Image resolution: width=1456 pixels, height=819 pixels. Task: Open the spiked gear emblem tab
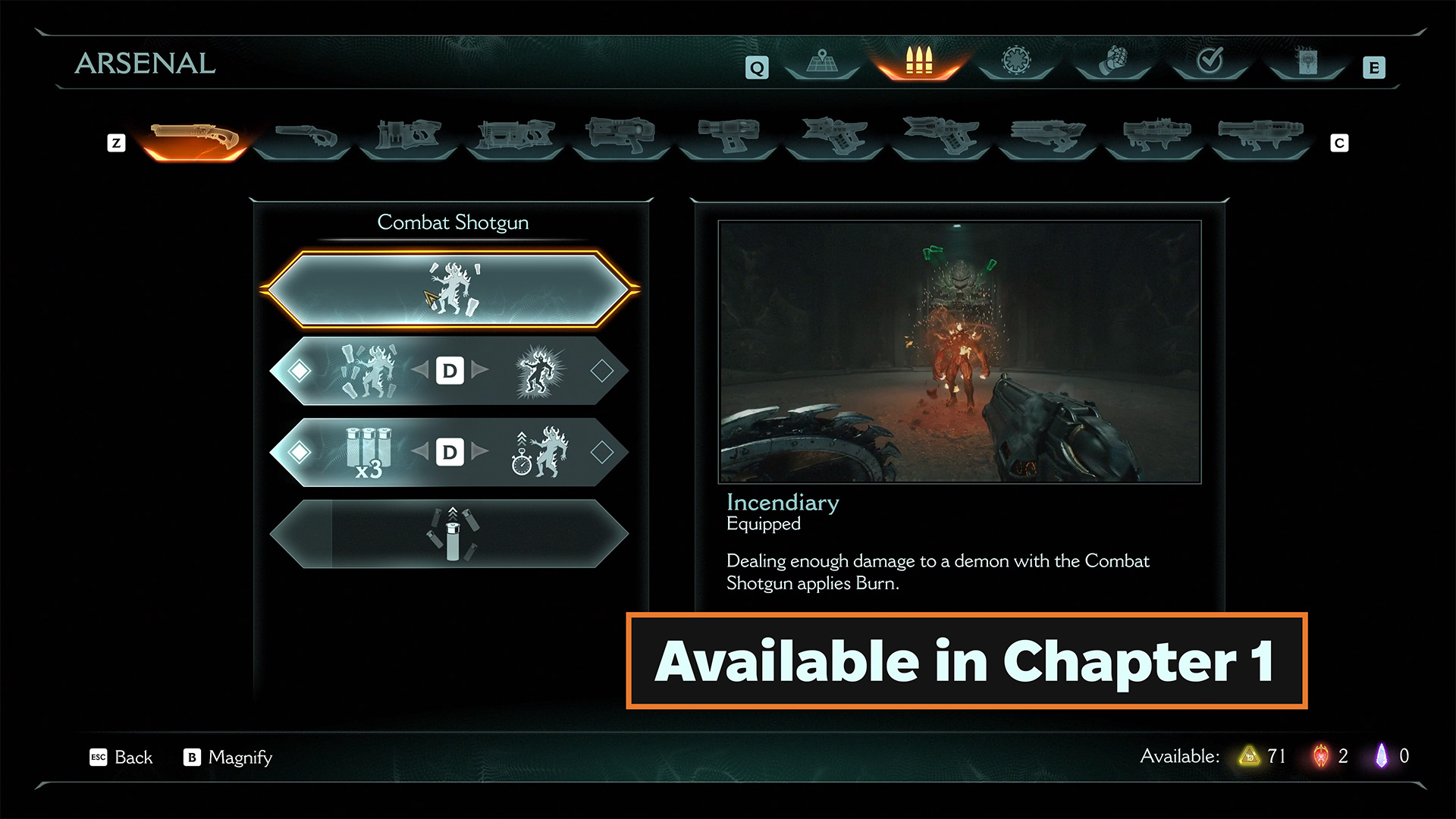(x=1015, y=62)
